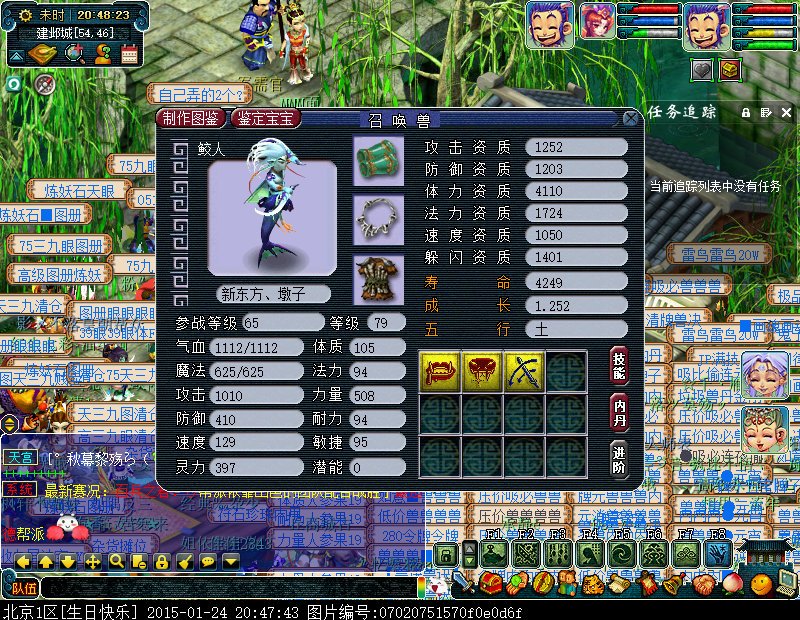
Task: Click the grey heart icon
Action: tap(702, 69)
